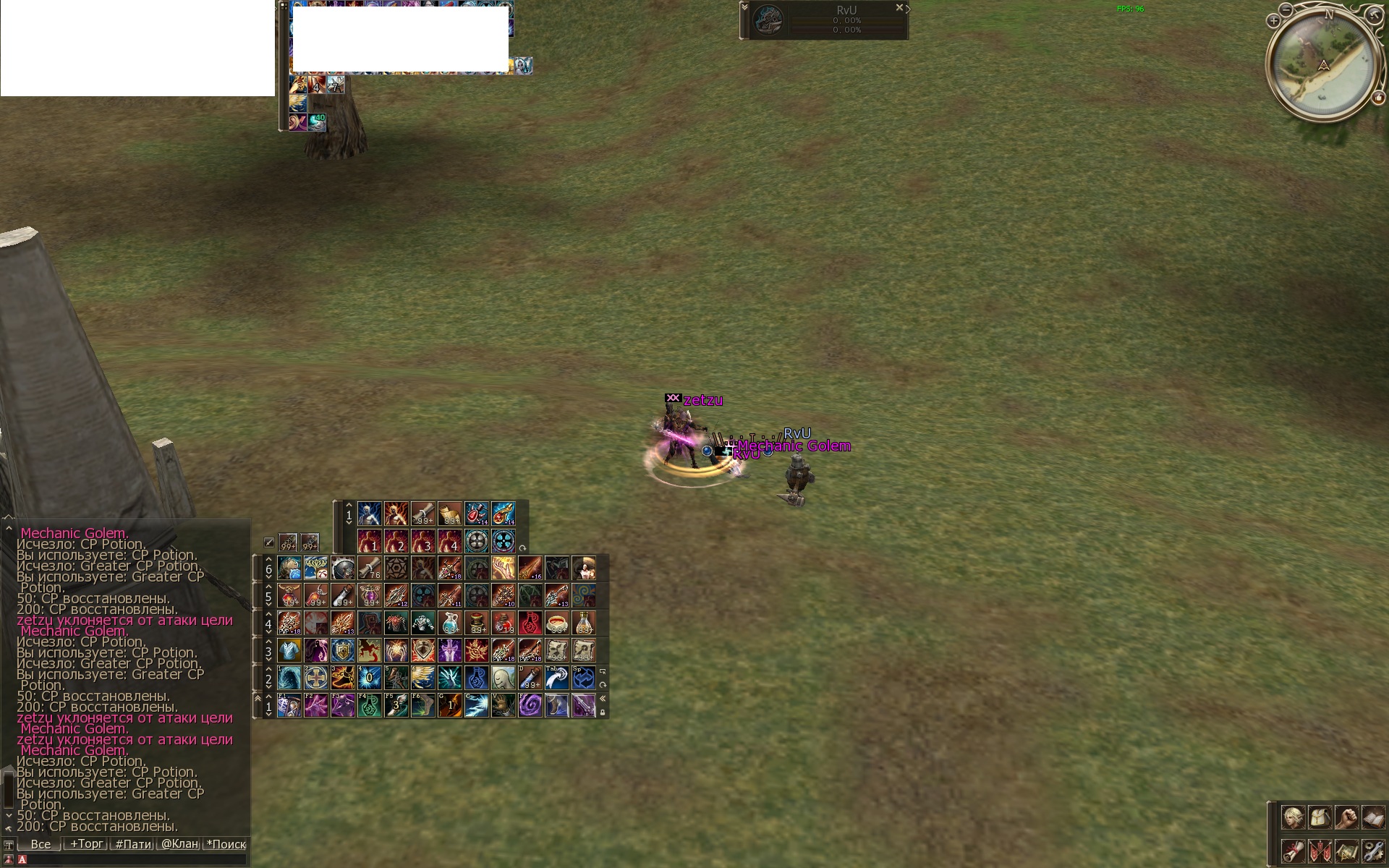Open the character status elf portrait icon
The image size is (1389, 868).
tap(1293, 818)
